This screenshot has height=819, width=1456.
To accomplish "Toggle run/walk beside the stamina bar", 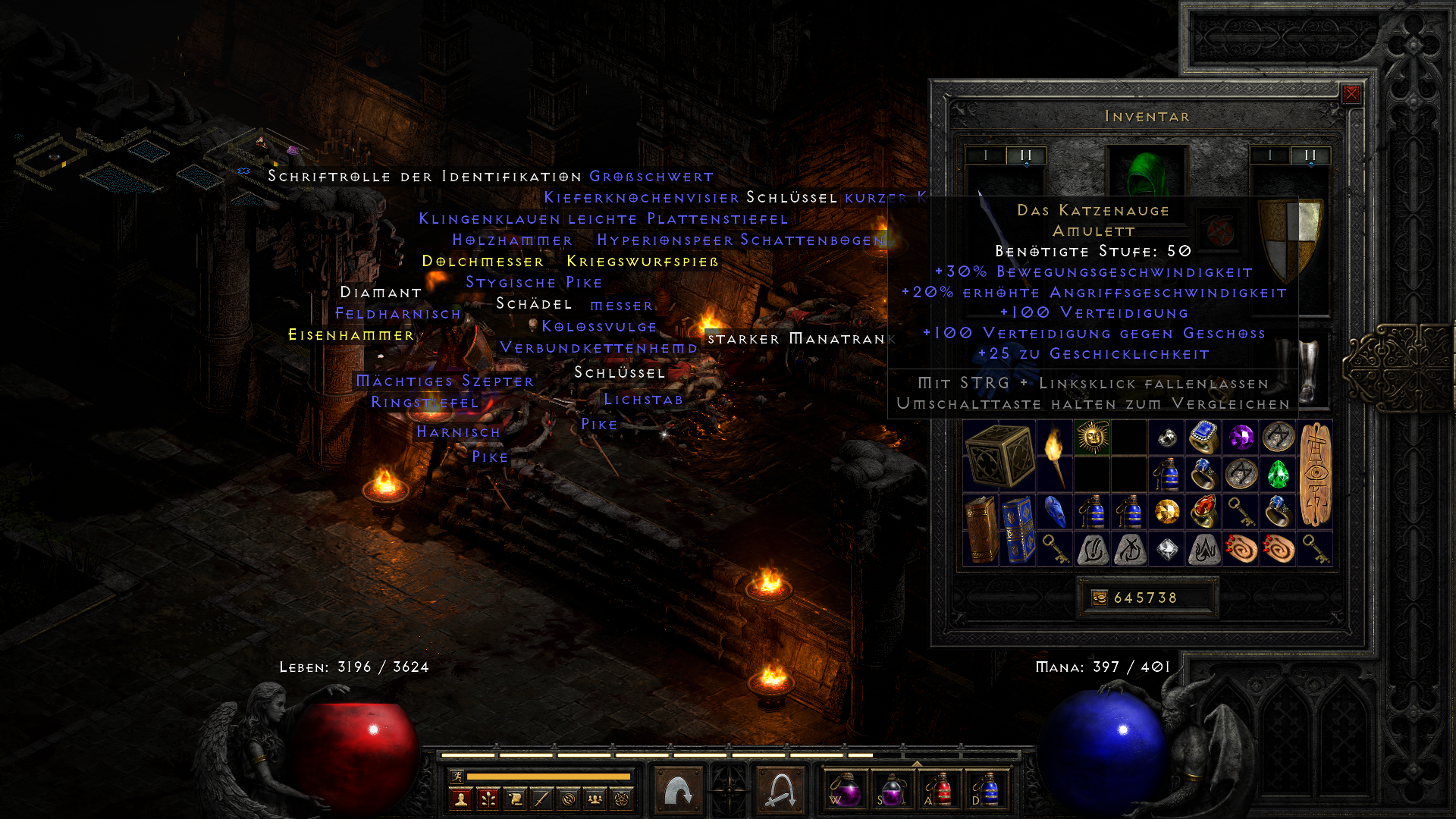I will coord(457,777).
